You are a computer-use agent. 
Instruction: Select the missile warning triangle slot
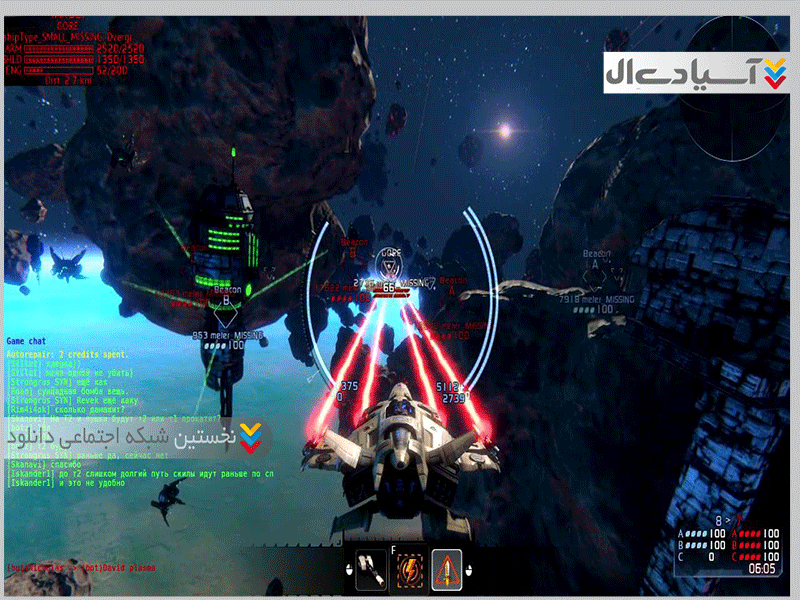coord(447,569)
